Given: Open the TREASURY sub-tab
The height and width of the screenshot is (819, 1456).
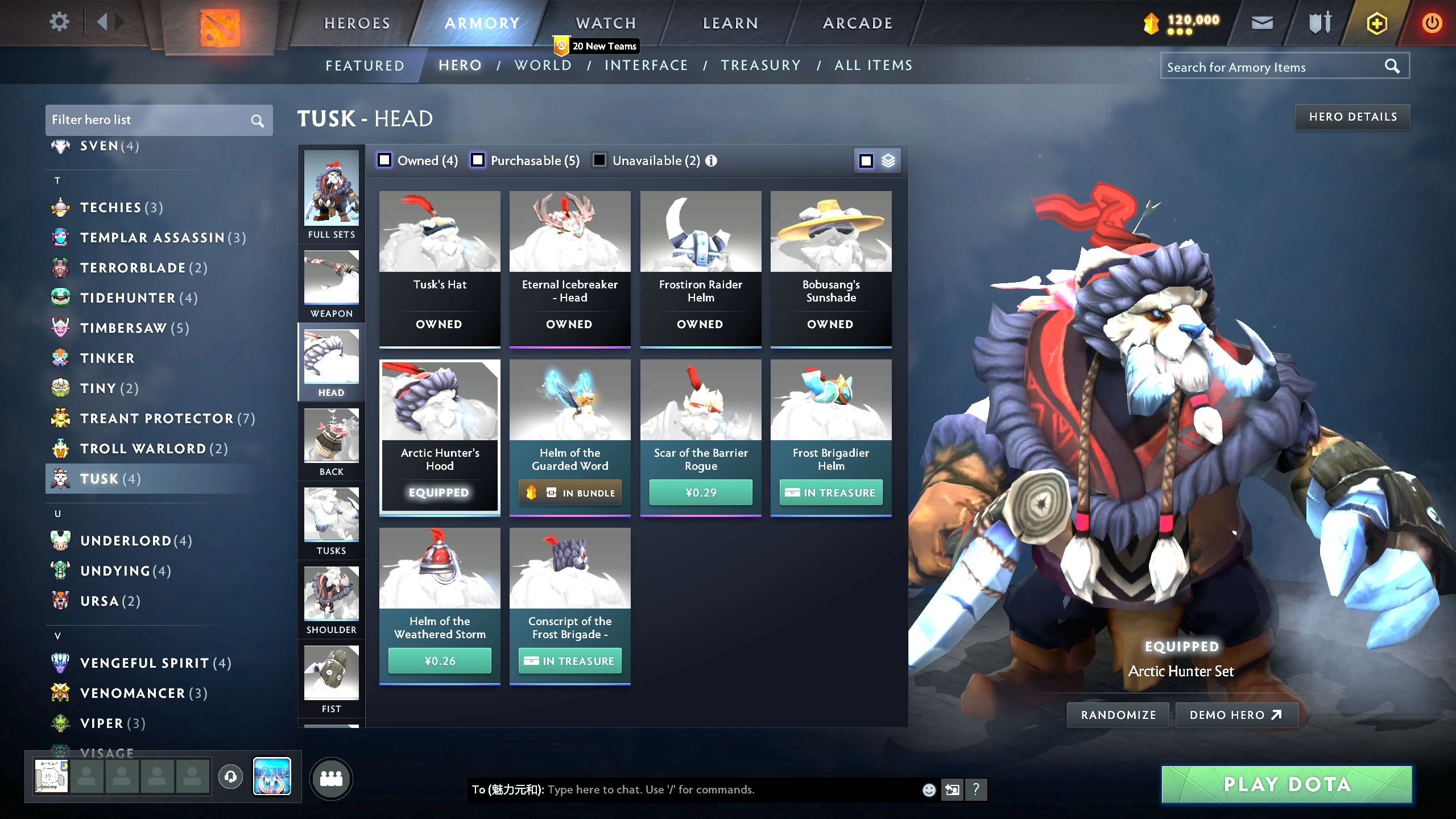Looking at the screenshot, I should click(x=761, y=65).
